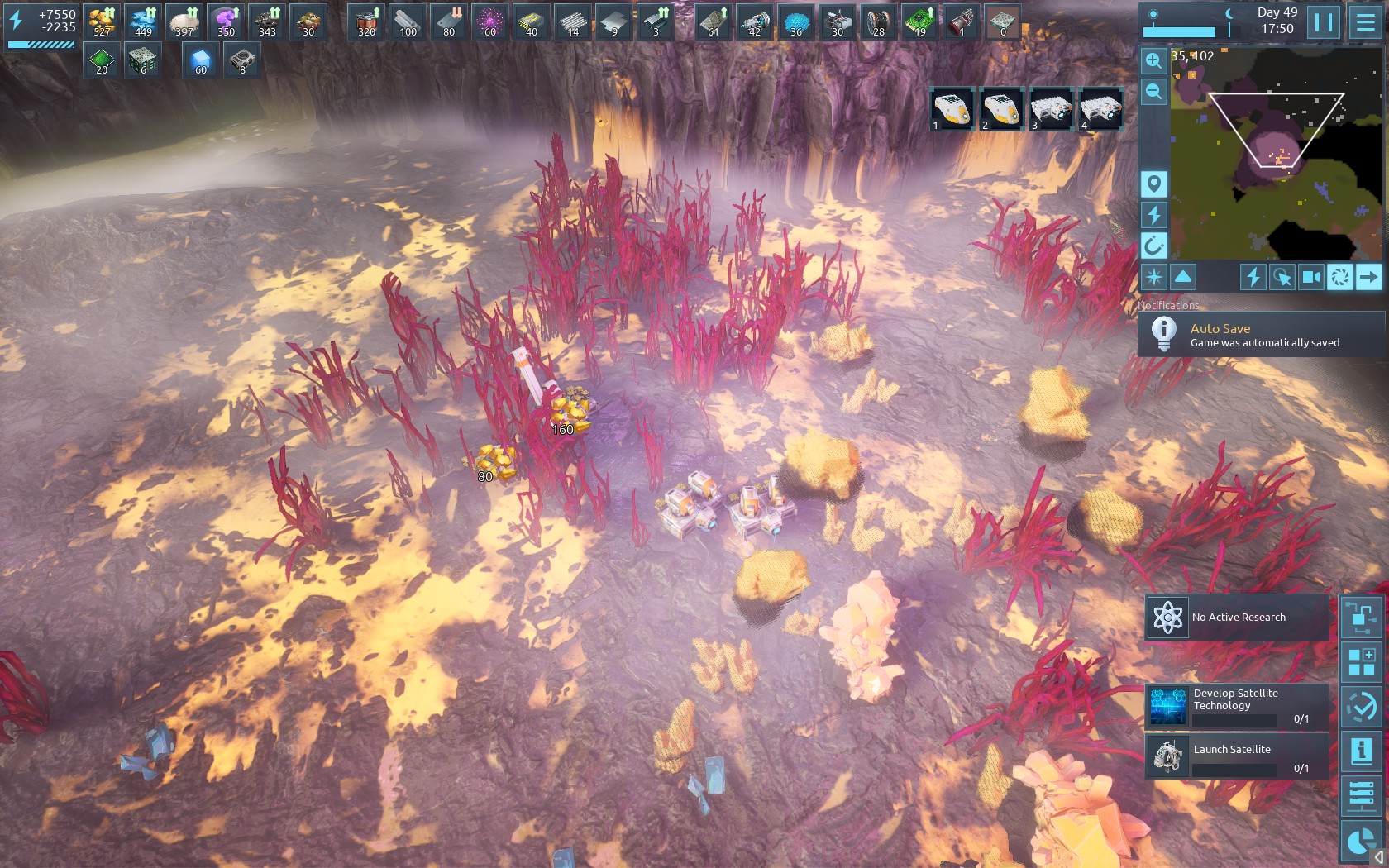
Task: Select the Develop Satellite Technology objective
Action: click(x=1237, y=707)
